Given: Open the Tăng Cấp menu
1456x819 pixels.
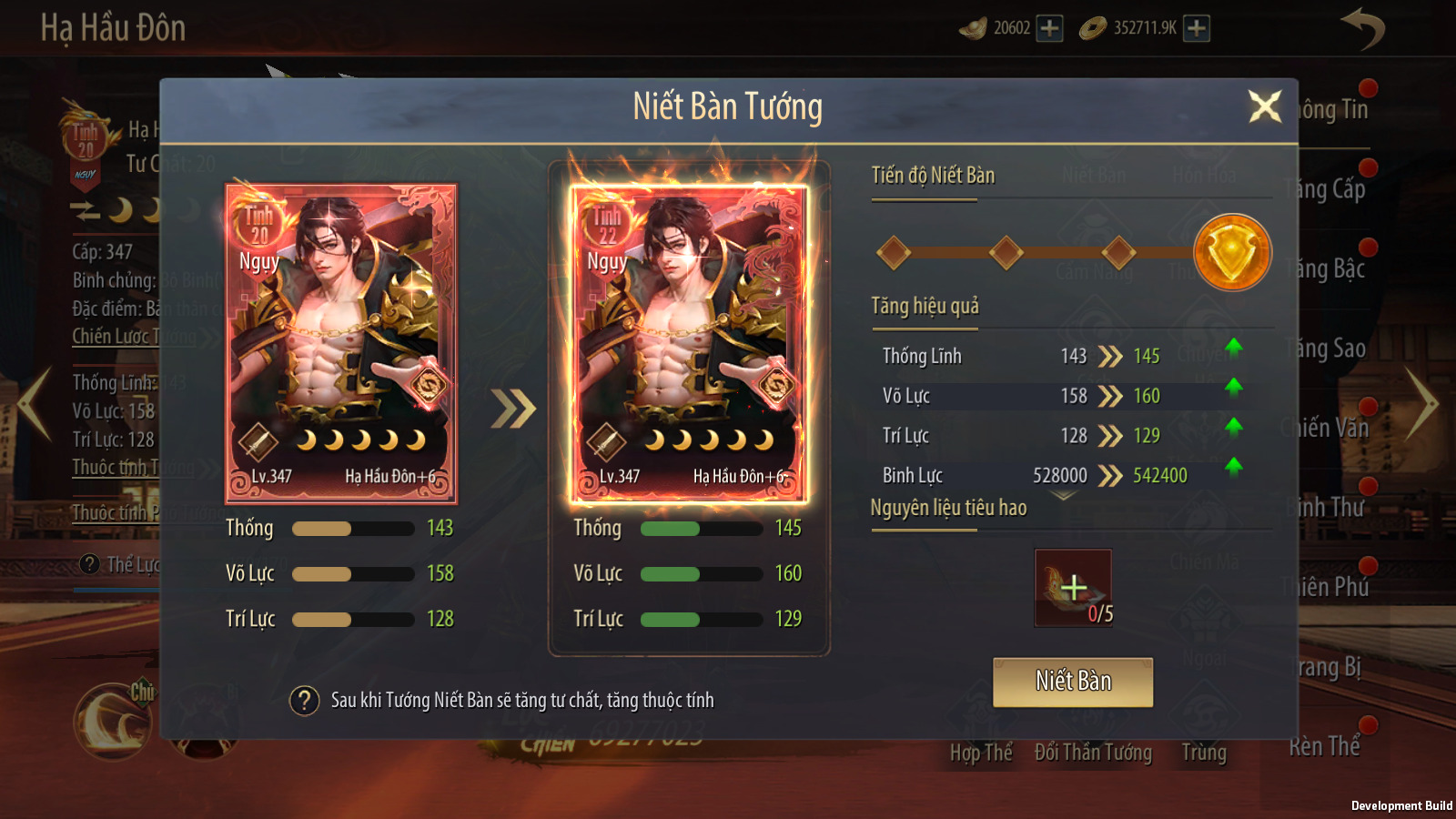Looking at the screenshot, I should 1327,189.
